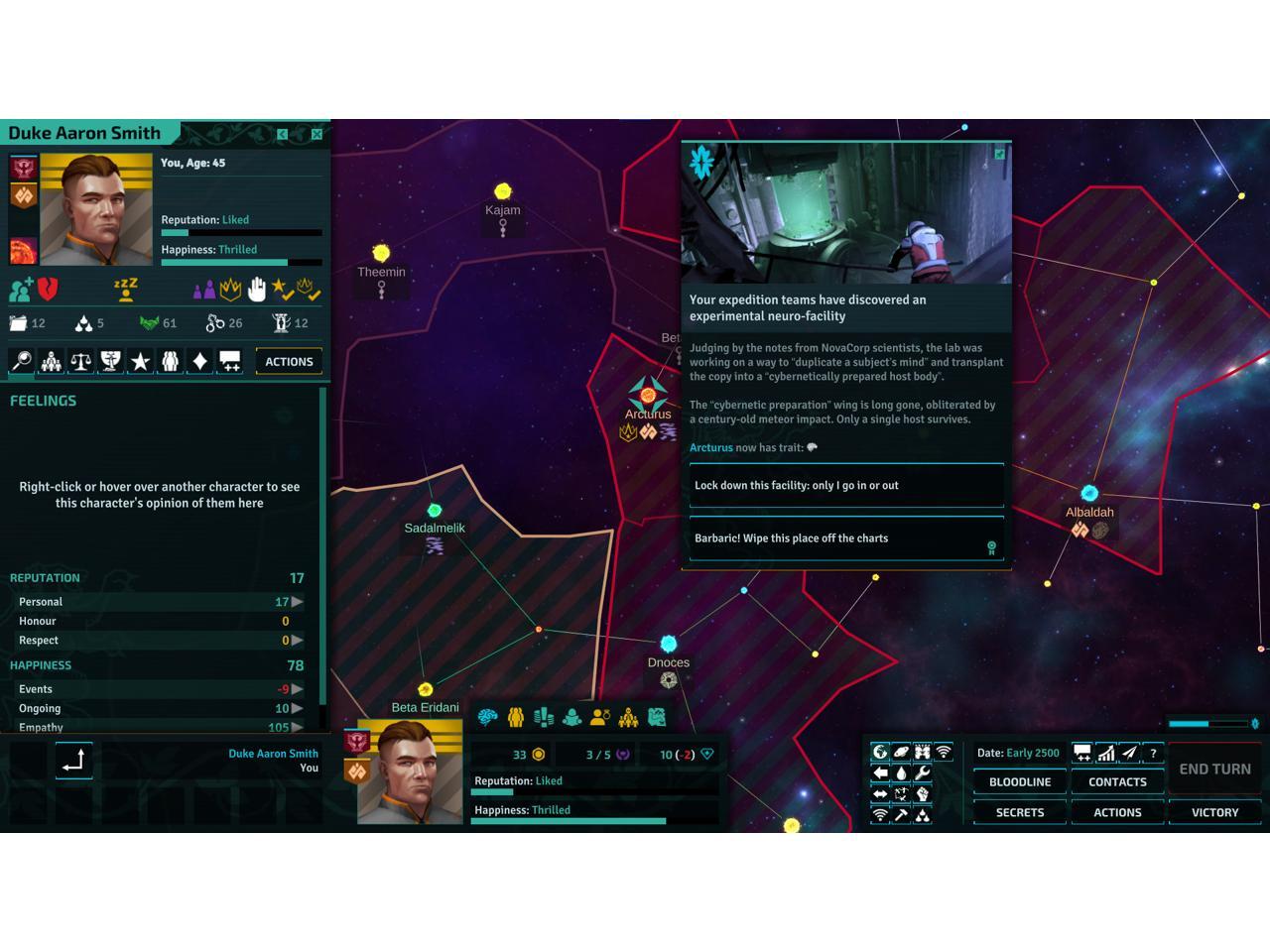Click the player portrait in bottom bar
This screenshot has width=1270, height=952.
(x=409, y=773)
